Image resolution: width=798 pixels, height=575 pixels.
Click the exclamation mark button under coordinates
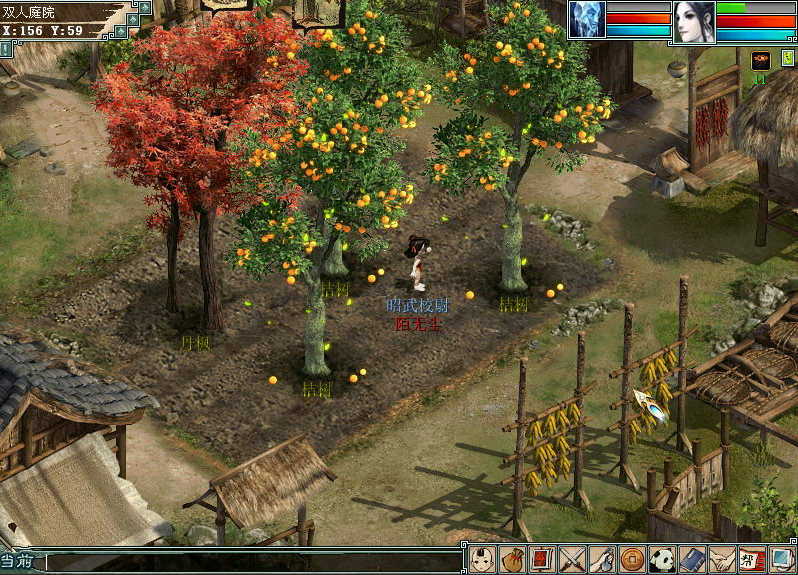6,47
